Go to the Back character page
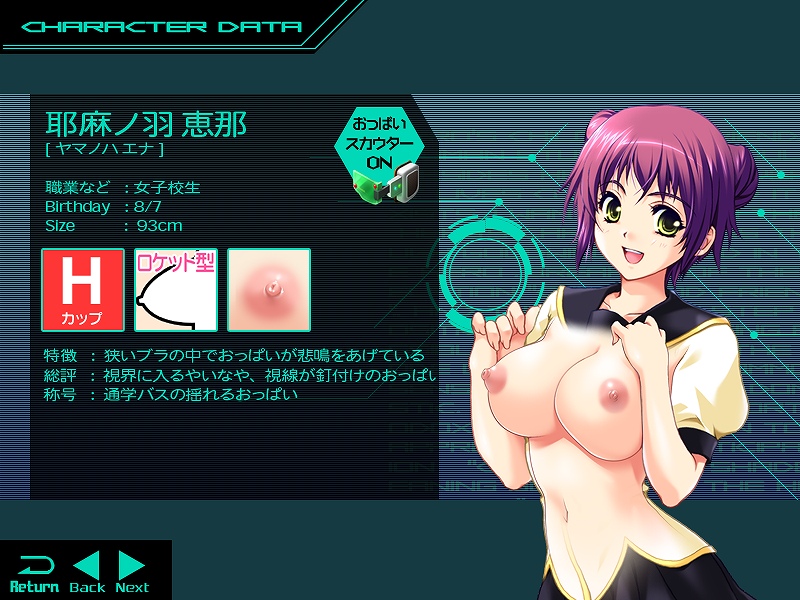This screenshot has width=800, height=600. [x=87, y=572]
